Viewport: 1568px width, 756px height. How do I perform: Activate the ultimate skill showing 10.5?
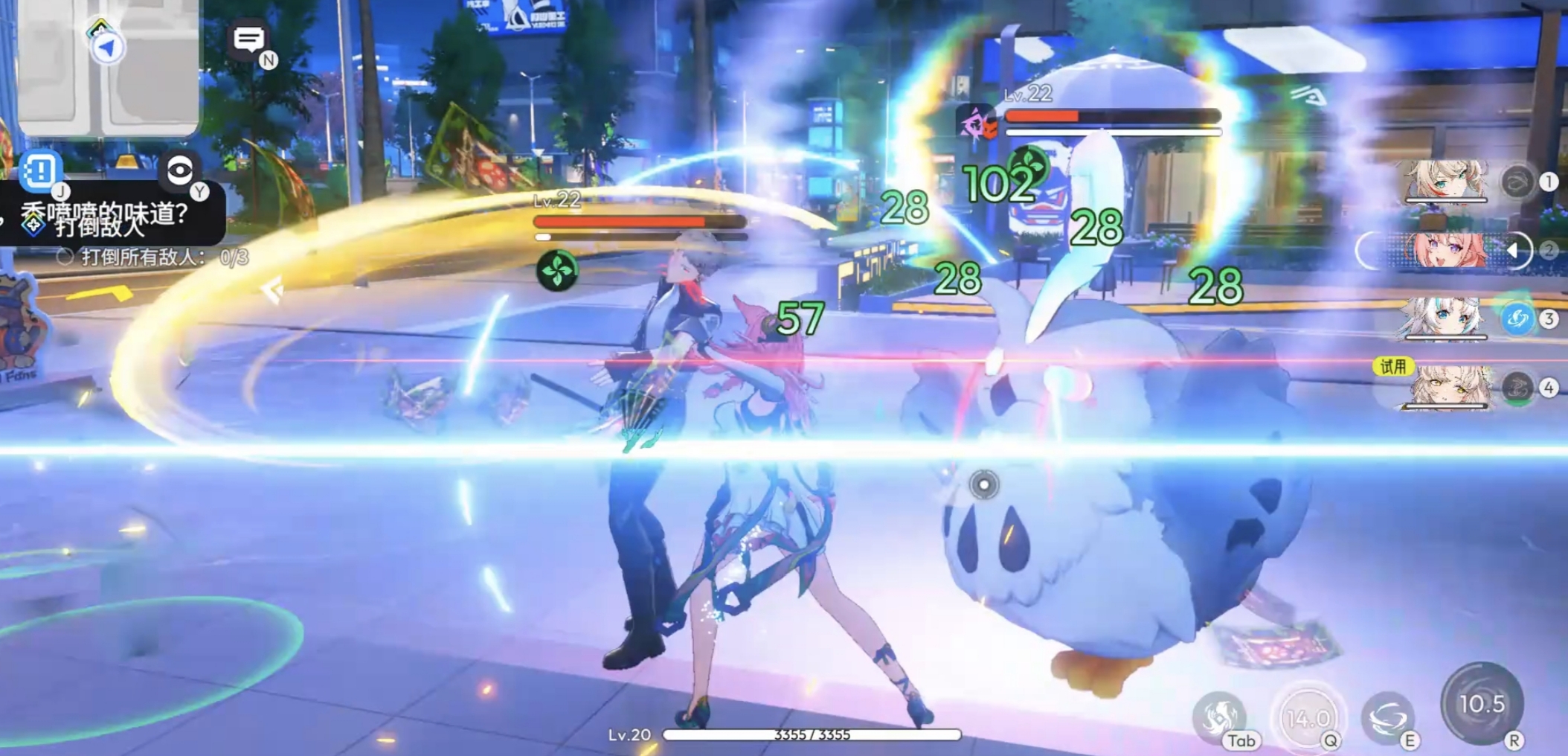click(x=1482, y=703)
